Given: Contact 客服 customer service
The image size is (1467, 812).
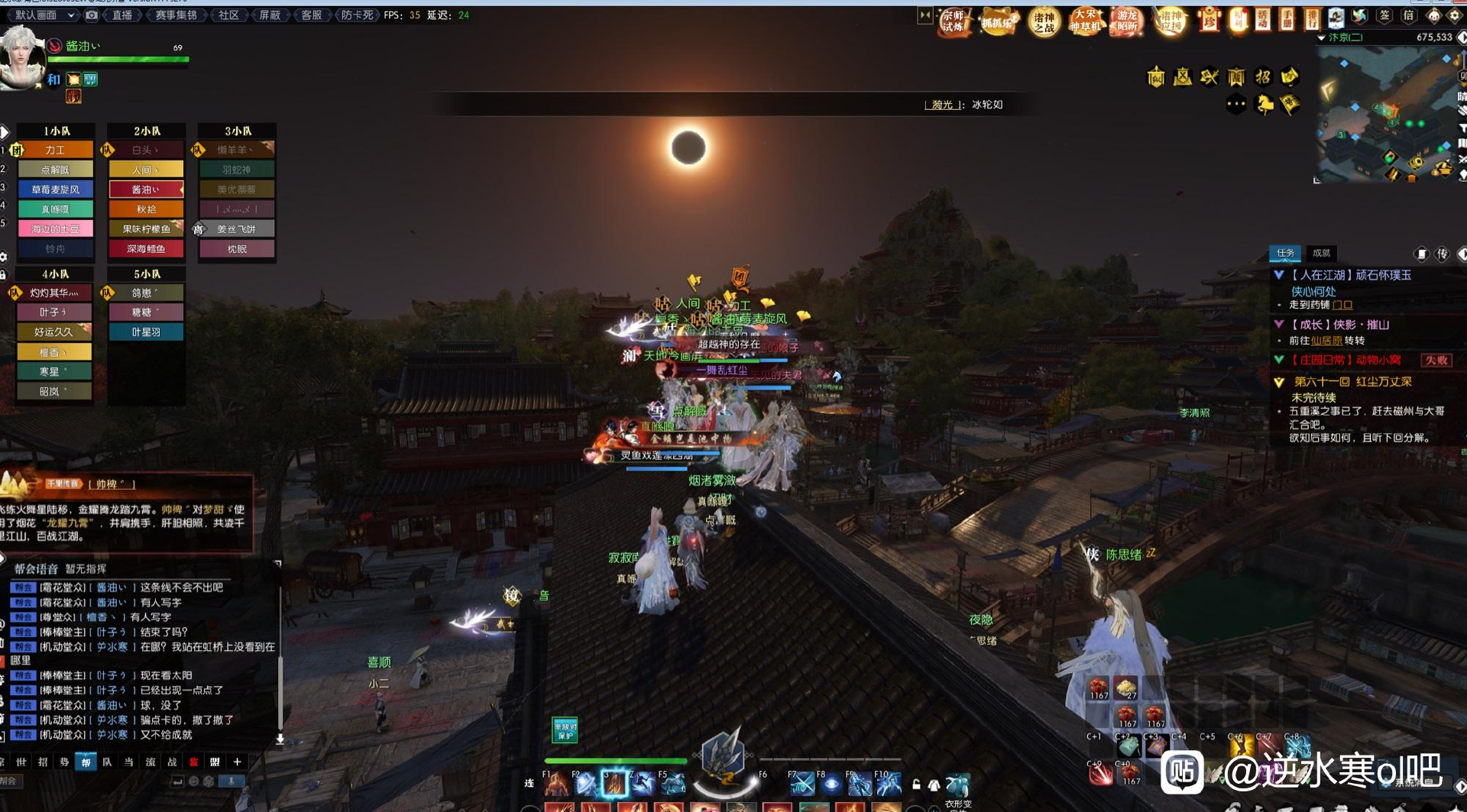Looking at the screenshot, I should (311, 15).
